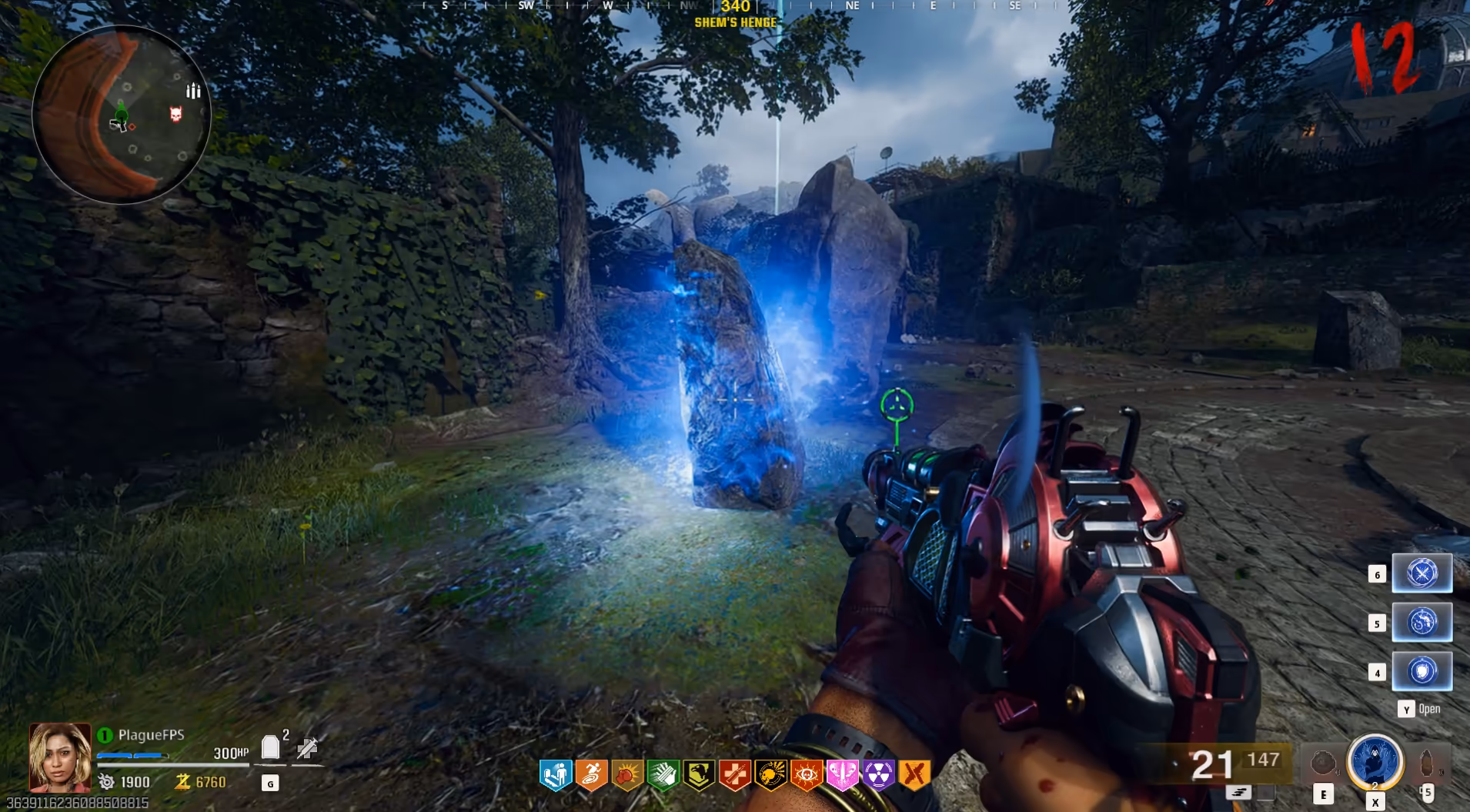Viewport: 1470px width, 812px height.
Task: Select the red skull marker on minimap
Action: point(176,115)
